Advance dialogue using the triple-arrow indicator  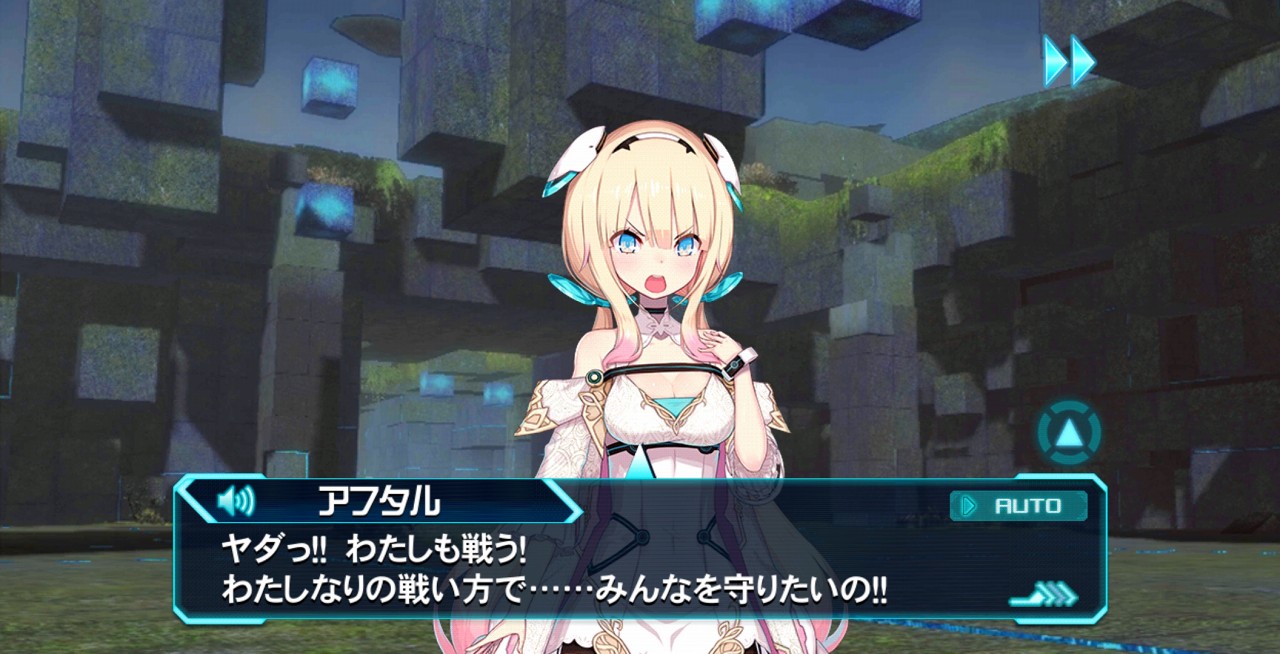coord(1044,596)
